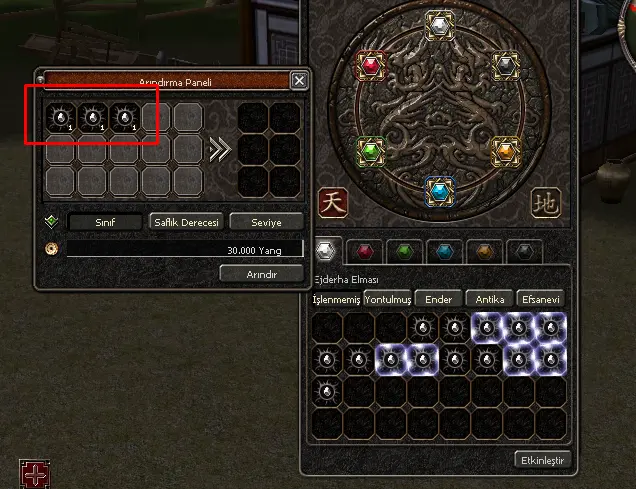Activate the dragon stones with Etkinleştir
The height and width of the screenshot is (489, 636).
tap(541, 460)
